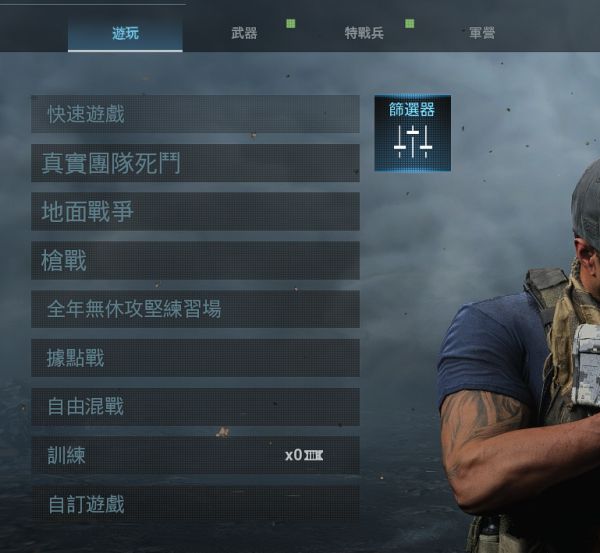Viewport: 600px width, 553px height.
Task: Choose 快速遊戲 from the playlist
Action: (195, 114)
